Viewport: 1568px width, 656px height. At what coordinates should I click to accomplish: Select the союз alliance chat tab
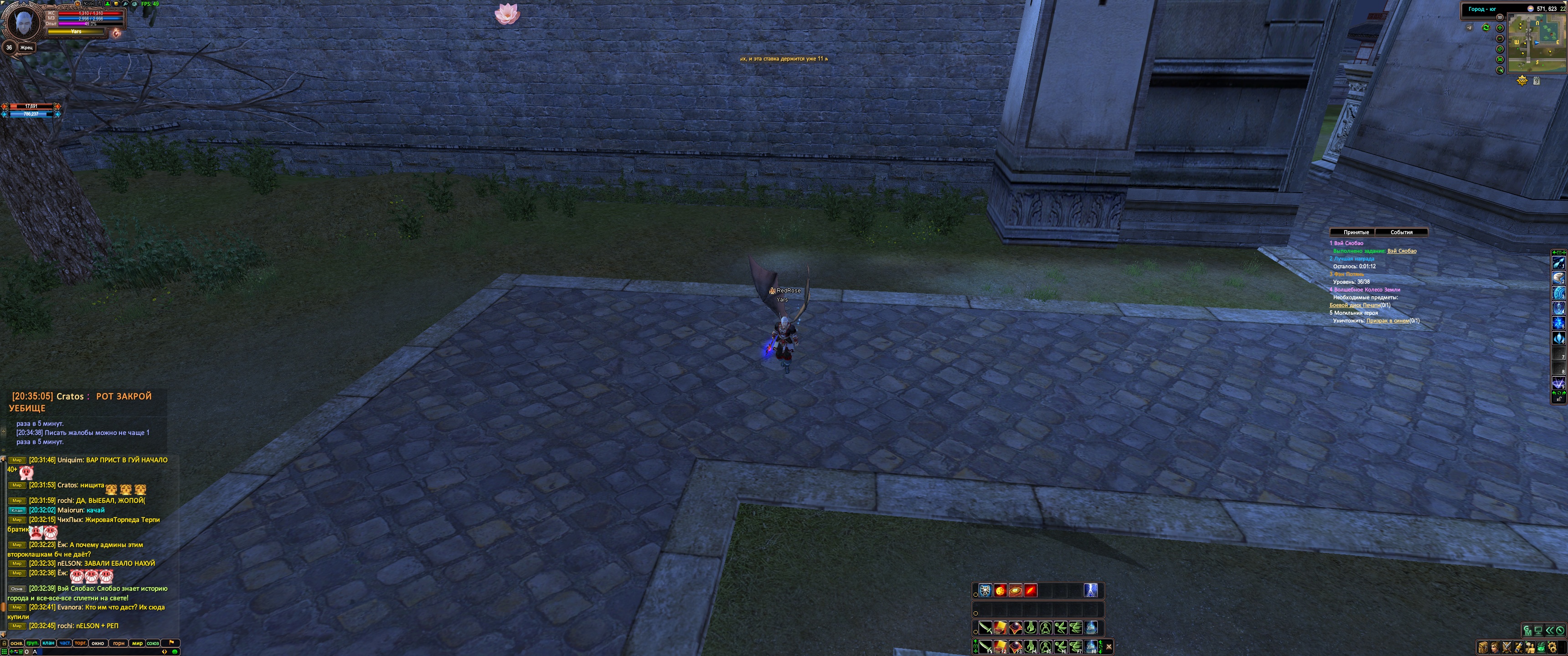pyautogui.click(x=153, y=643)
